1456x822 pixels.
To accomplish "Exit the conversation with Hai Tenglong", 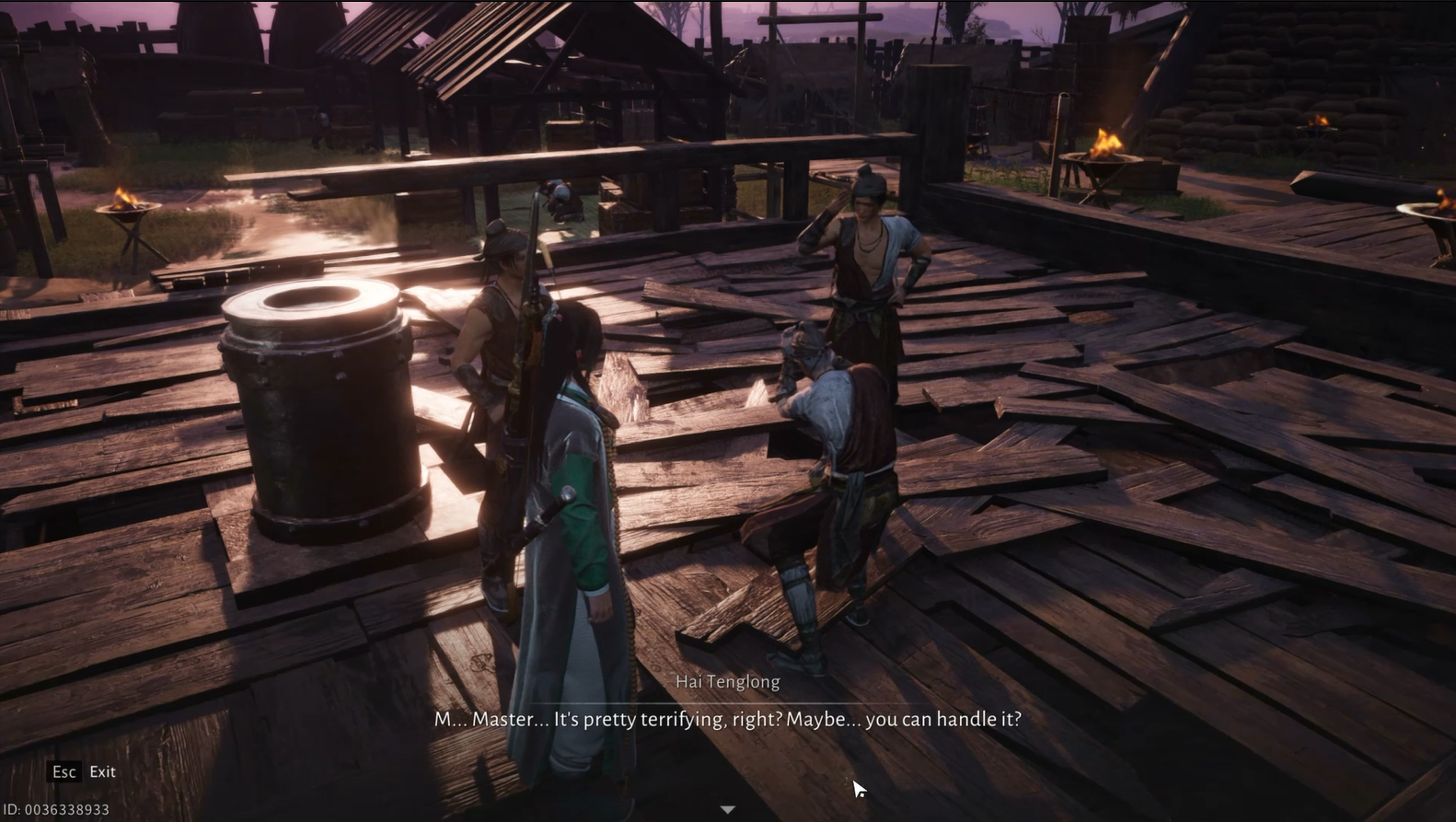I will click(83, 771).
